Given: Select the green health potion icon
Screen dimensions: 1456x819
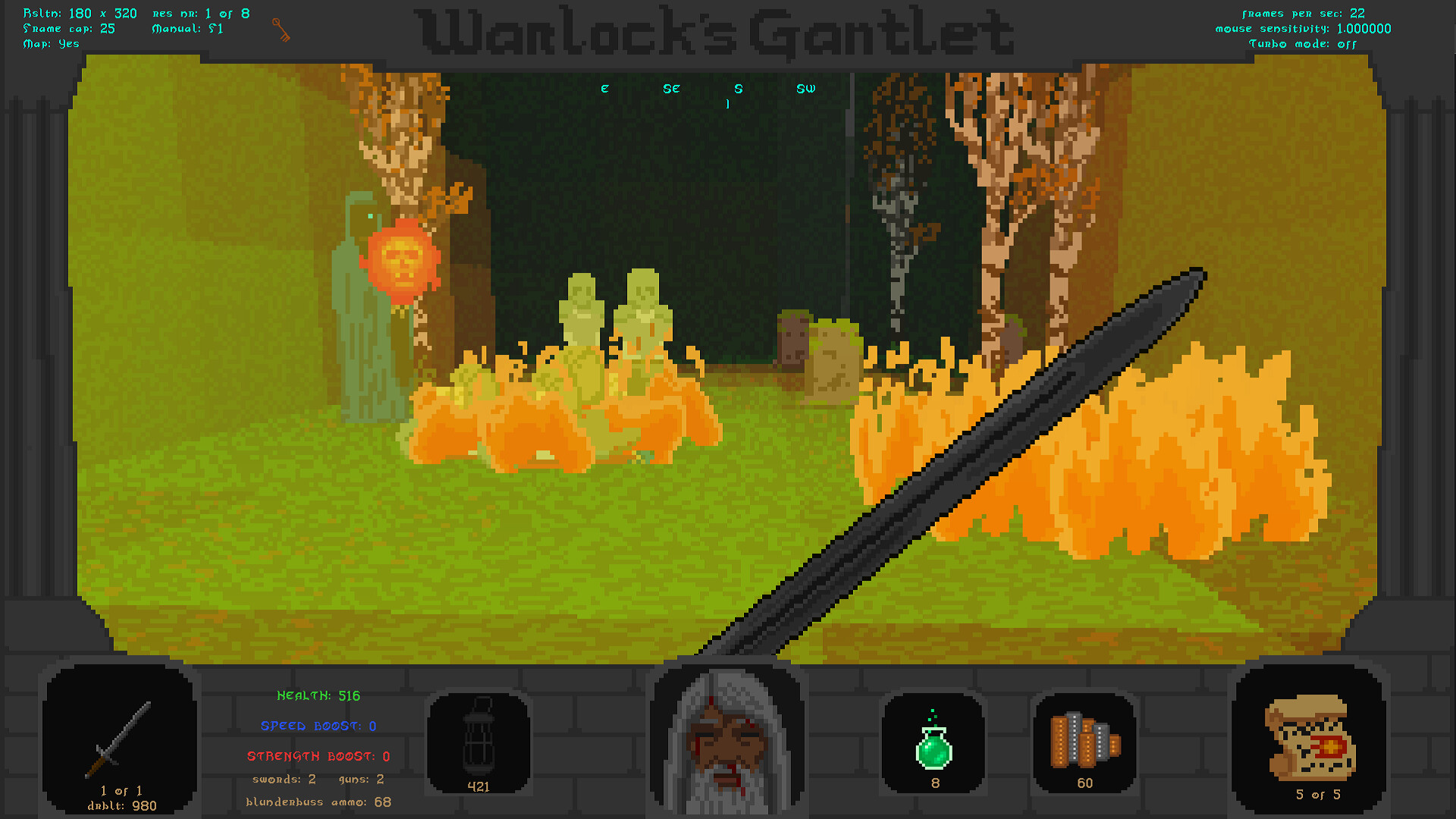Looking at the screenshot, I should tap(934, 743).
